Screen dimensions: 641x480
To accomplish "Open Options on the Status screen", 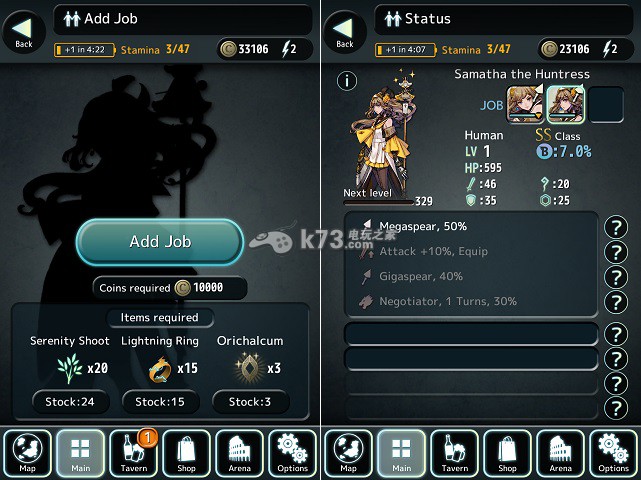I will click(x=613, y=453).
